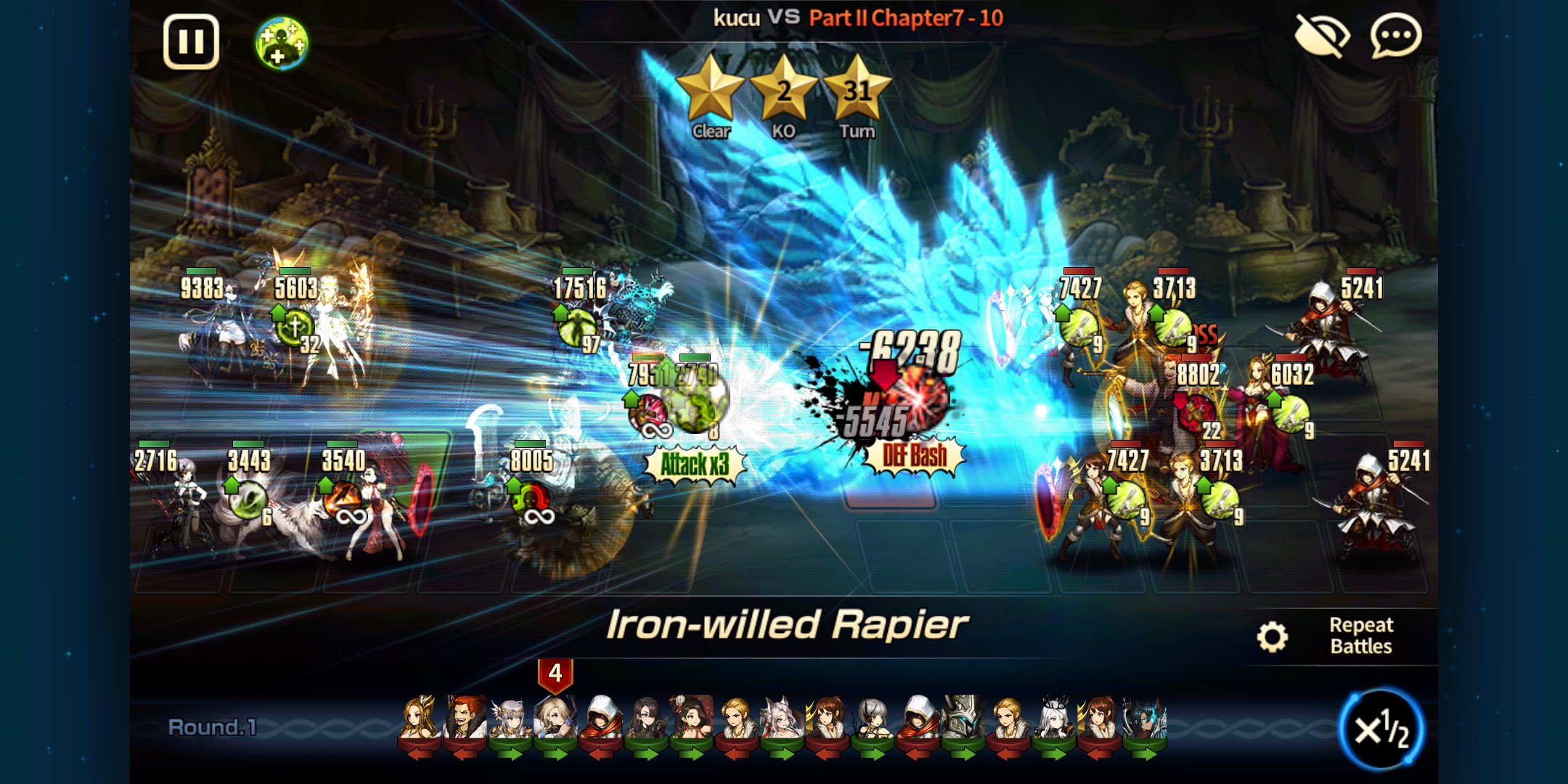1568x784 pixels.
Task: Pause the battle
Action: [x=191, y=42]
